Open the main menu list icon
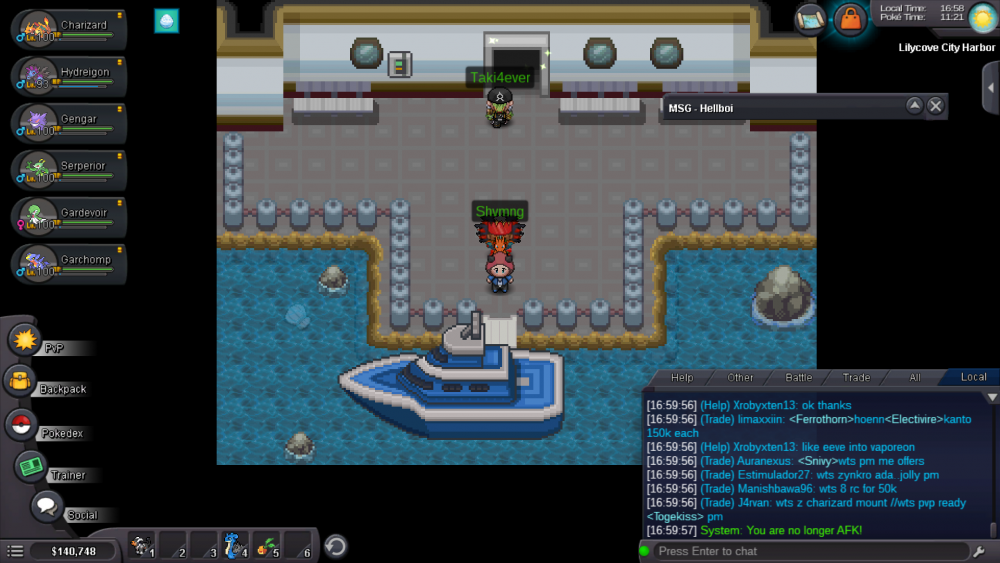Image resolution: width=1000 pixels, height=563 pixels. pos(15,551)
